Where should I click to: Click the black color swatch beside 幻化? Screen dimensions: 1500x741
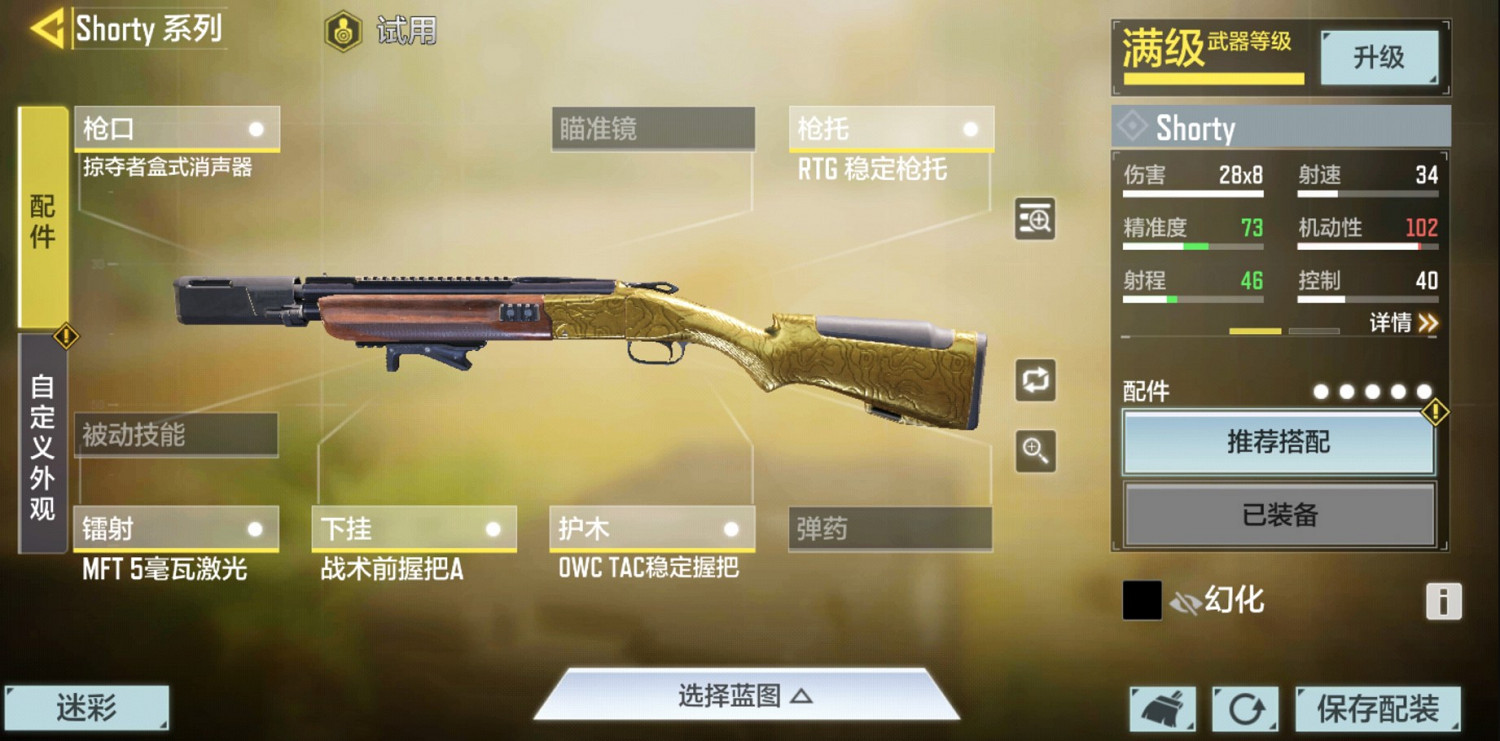pyautogui.click(x=1141, y=599)
